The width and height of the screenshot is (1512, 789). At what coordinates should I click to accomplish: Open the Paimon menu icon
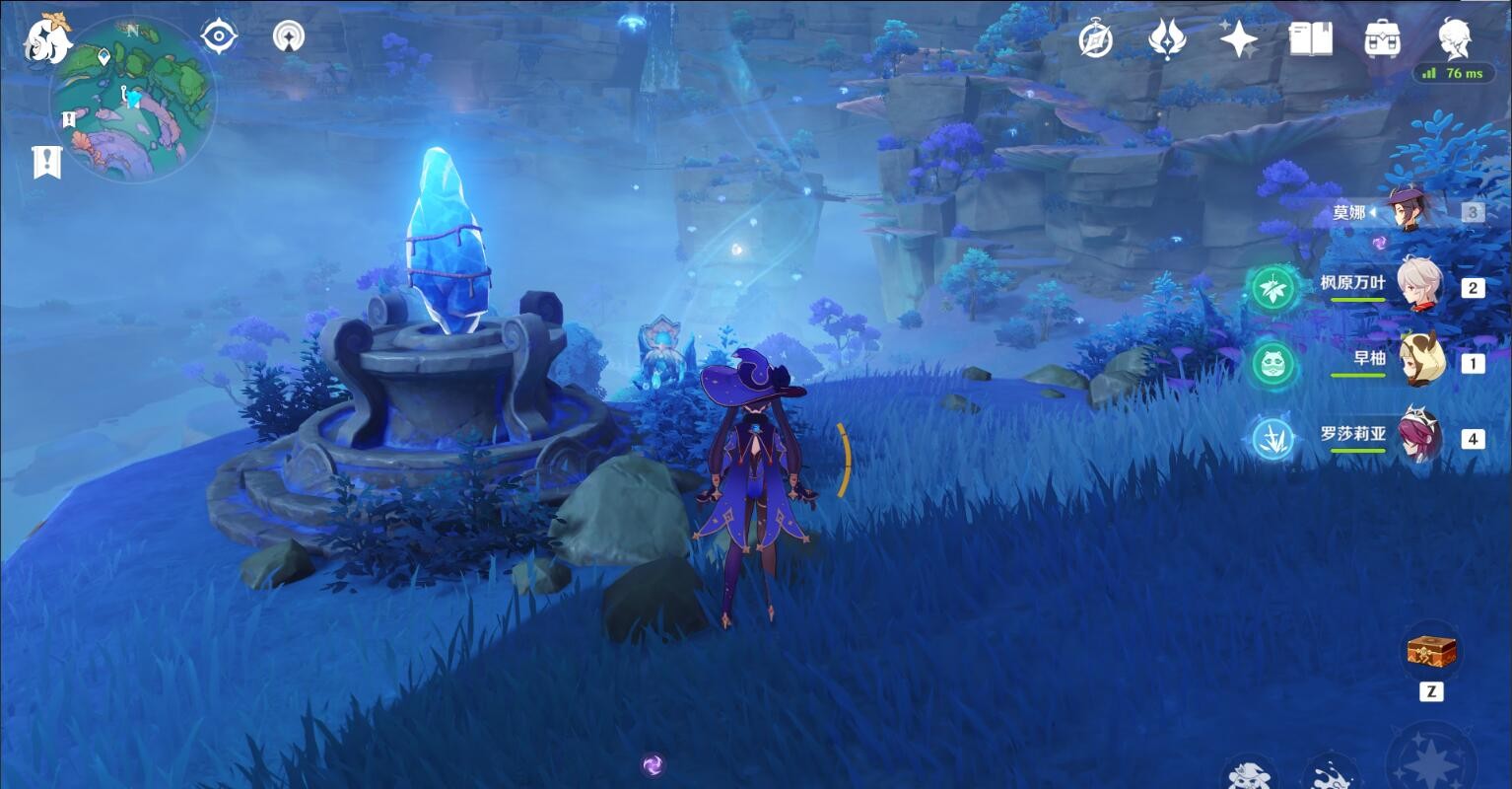pos(47,39)
